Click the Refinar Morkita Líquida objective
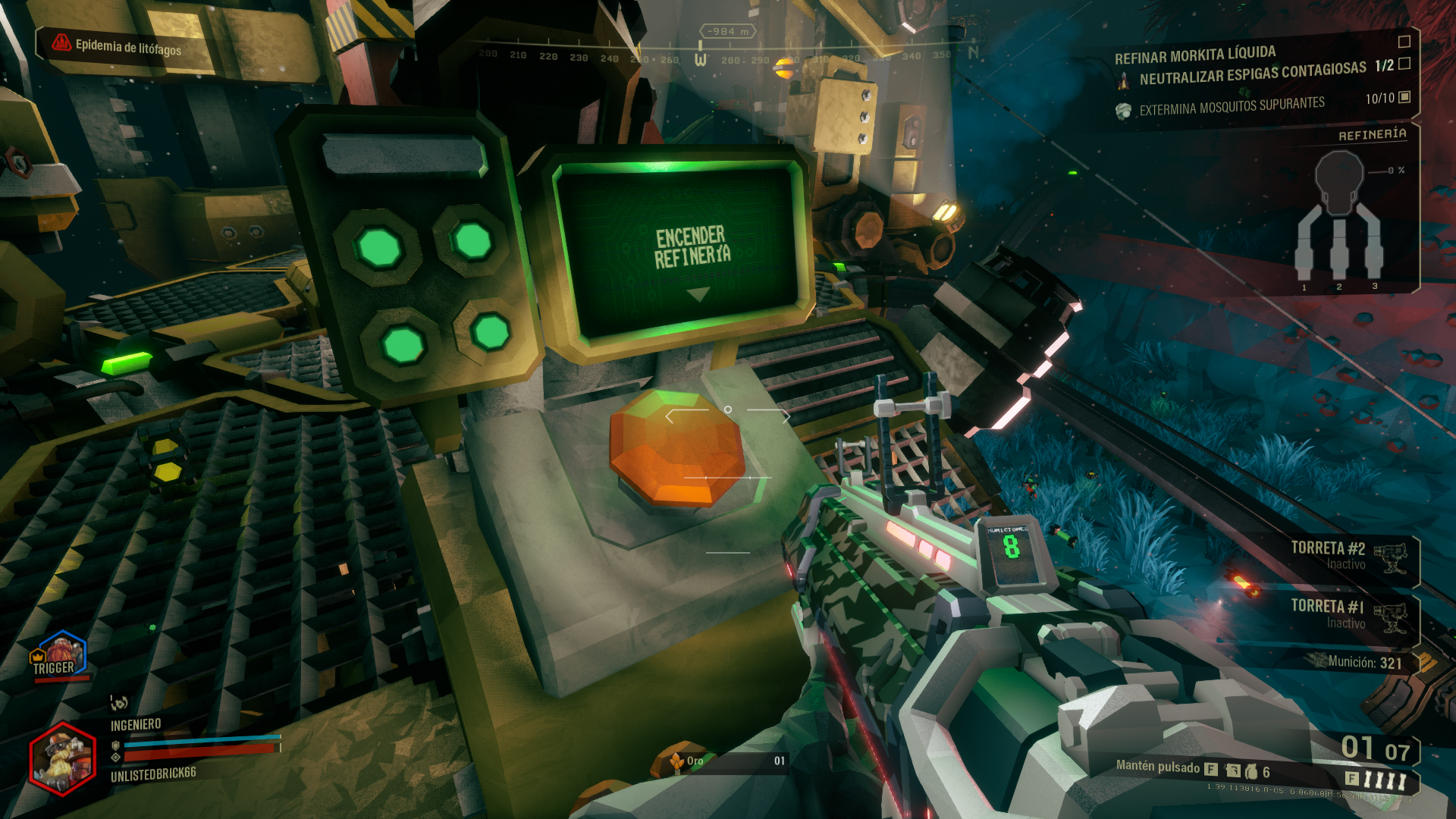The image size is (1456, 819). (1194, 55)
